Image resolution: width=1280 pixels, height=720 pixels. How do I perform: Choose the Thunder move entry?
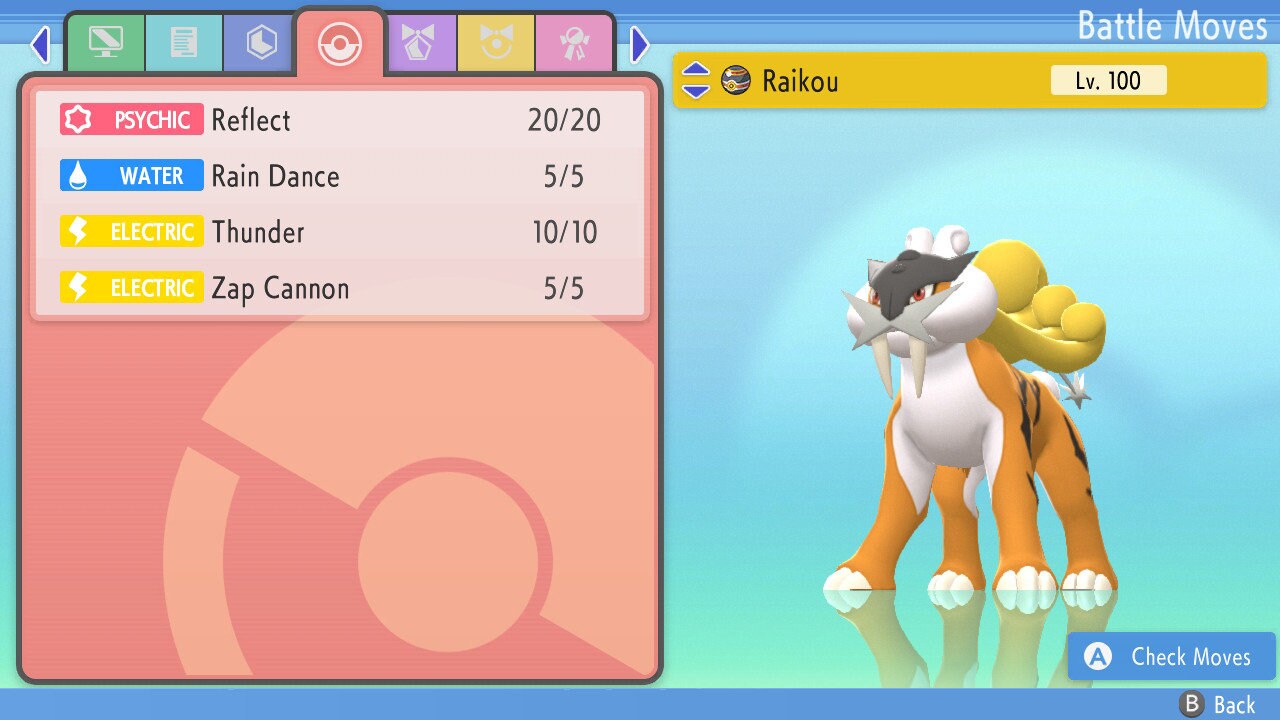point(340,232)
